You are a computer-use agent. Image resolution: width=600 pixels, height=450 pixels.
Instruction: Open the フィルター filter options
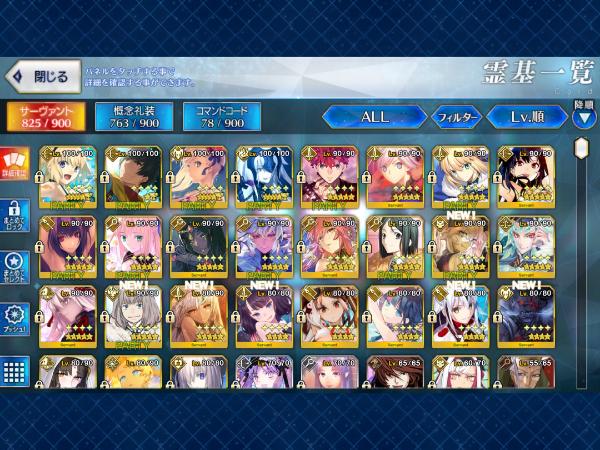point(456,117)
